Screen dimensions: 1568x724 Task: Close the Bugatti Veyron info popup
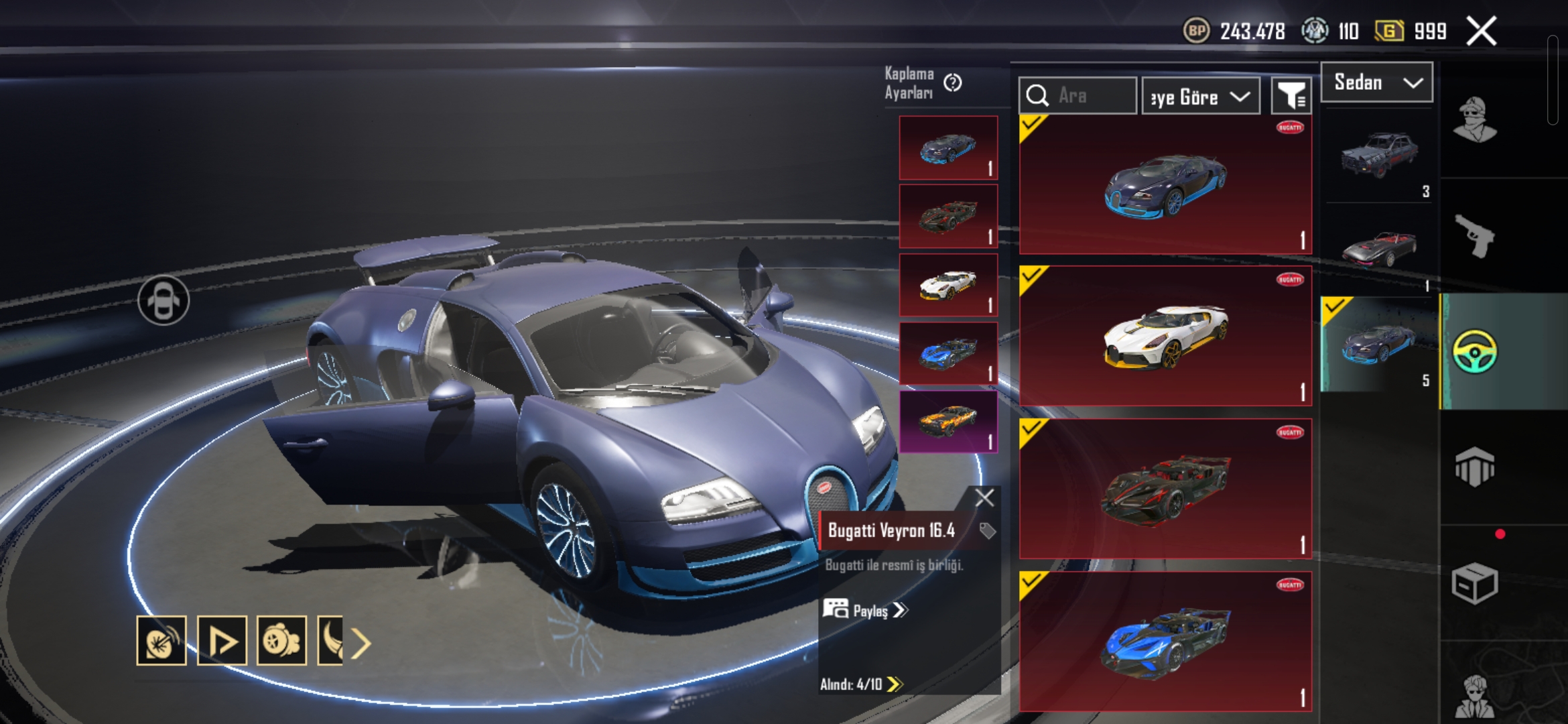click(984, 497)
